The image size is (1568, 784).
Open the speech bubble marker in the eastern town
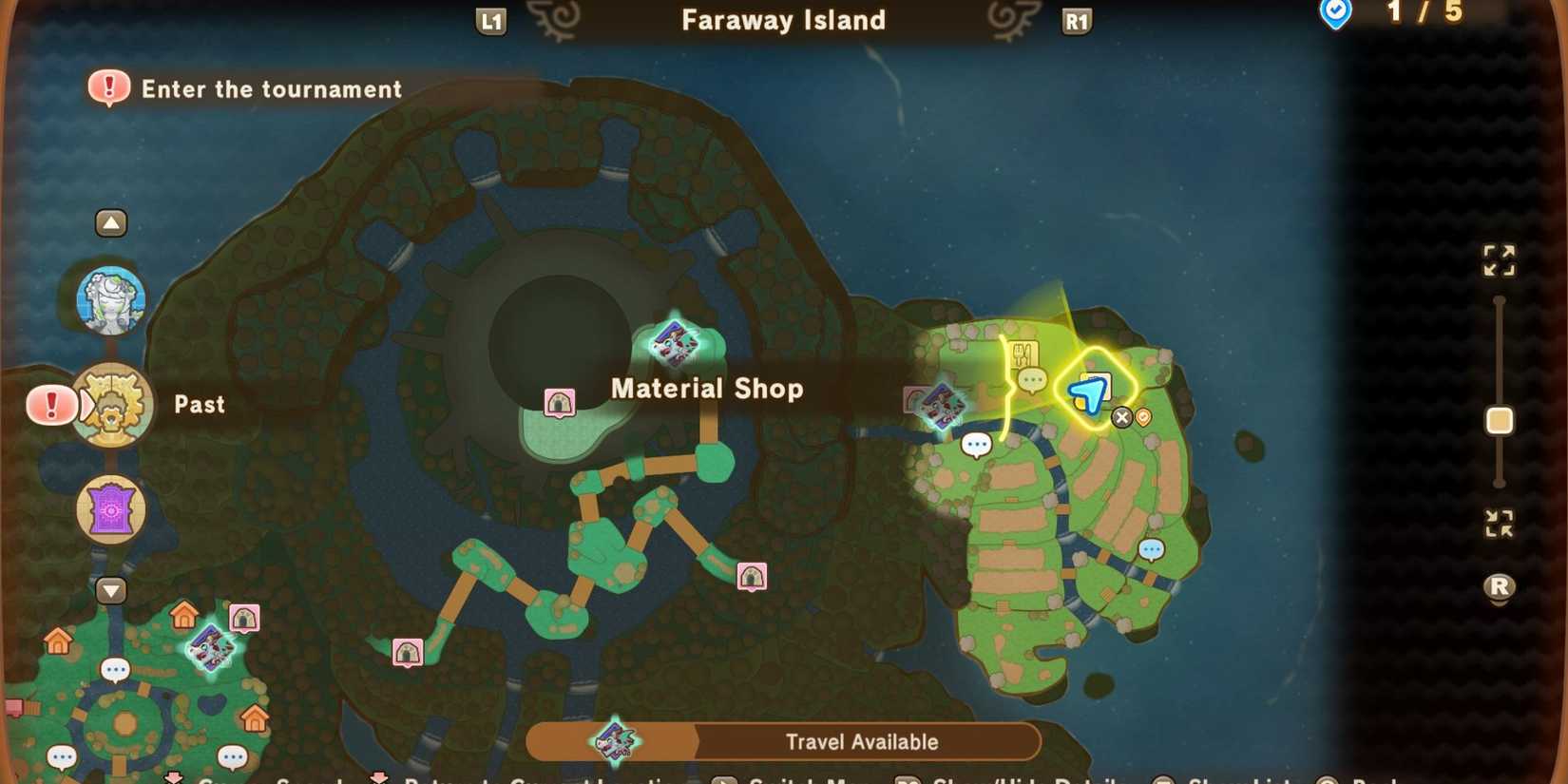coord(975,444)
